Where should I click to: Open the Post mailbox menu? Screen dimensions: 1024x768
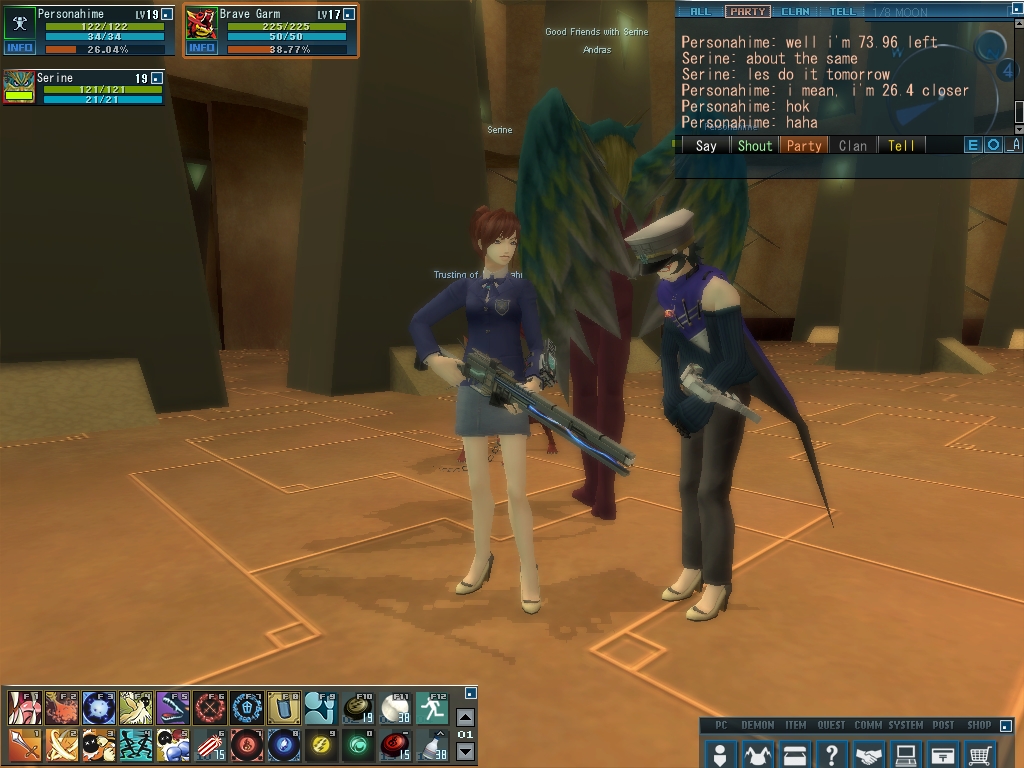pyautogui.click(x=943, y=753)
